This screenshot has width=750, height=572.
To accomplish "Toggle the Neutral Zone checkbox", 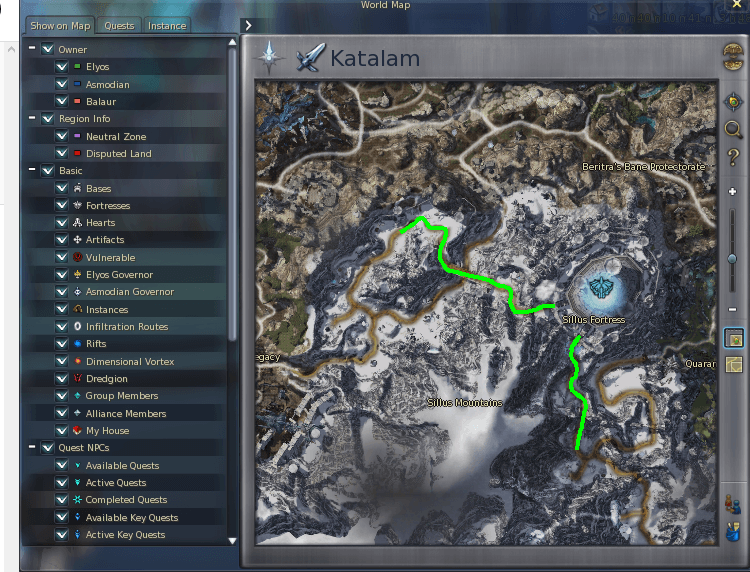I will [62, 136].
